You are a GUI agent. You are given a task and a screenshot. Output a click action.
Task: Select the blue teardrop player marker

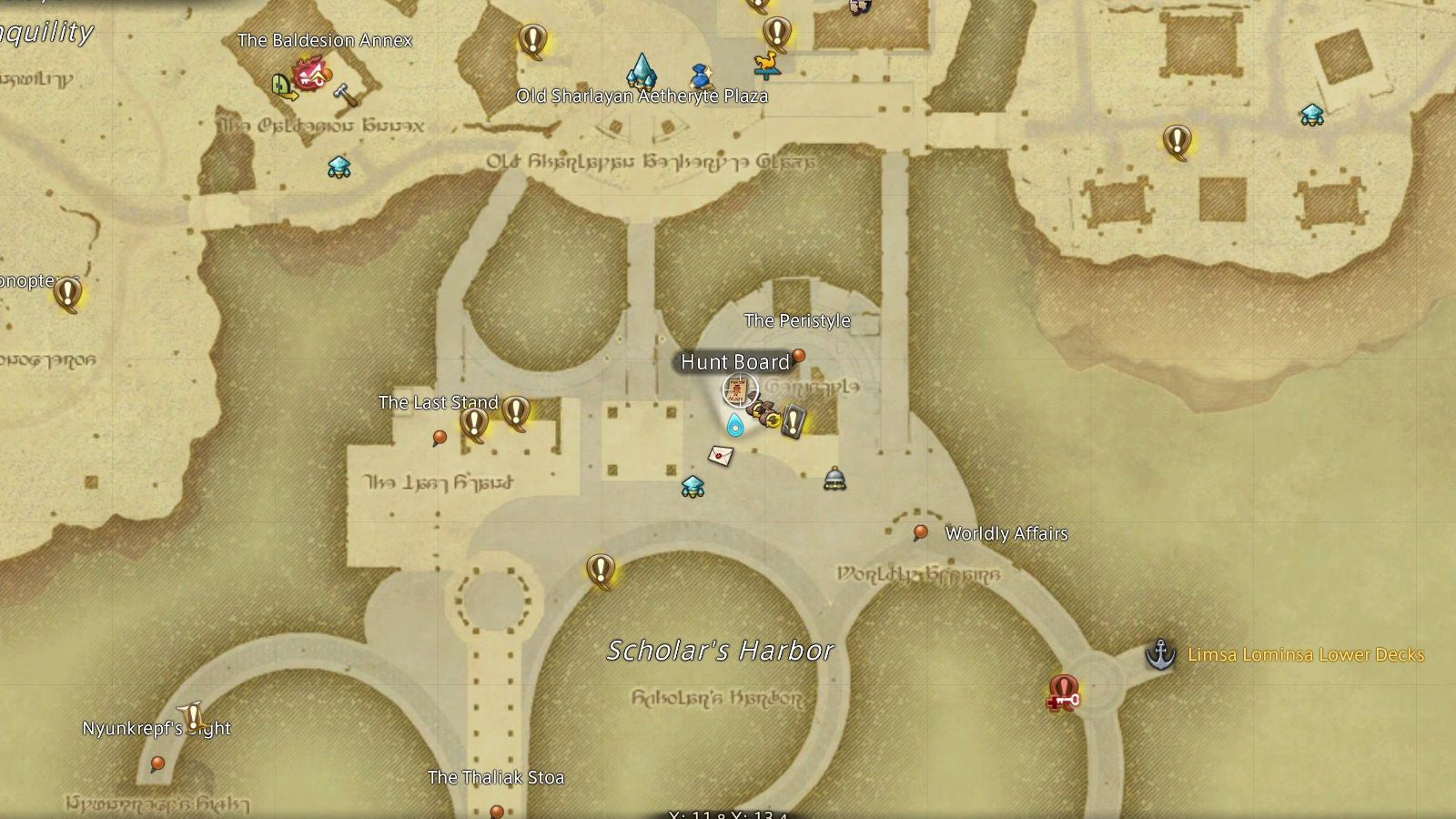tap(734, 425)
